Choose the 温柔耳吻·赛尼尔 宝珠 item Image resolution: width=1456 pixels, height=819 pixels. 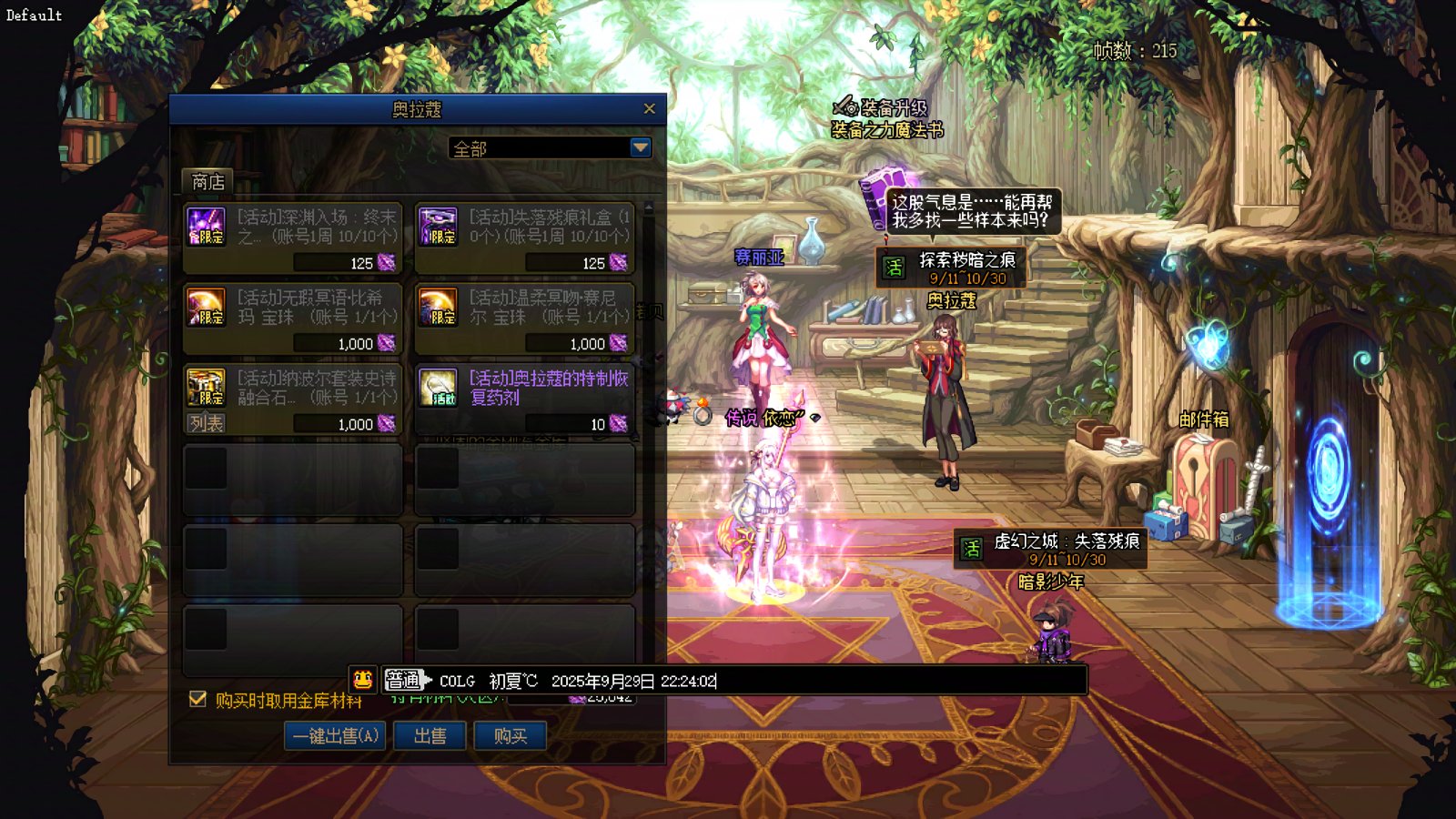pos(524,318)
